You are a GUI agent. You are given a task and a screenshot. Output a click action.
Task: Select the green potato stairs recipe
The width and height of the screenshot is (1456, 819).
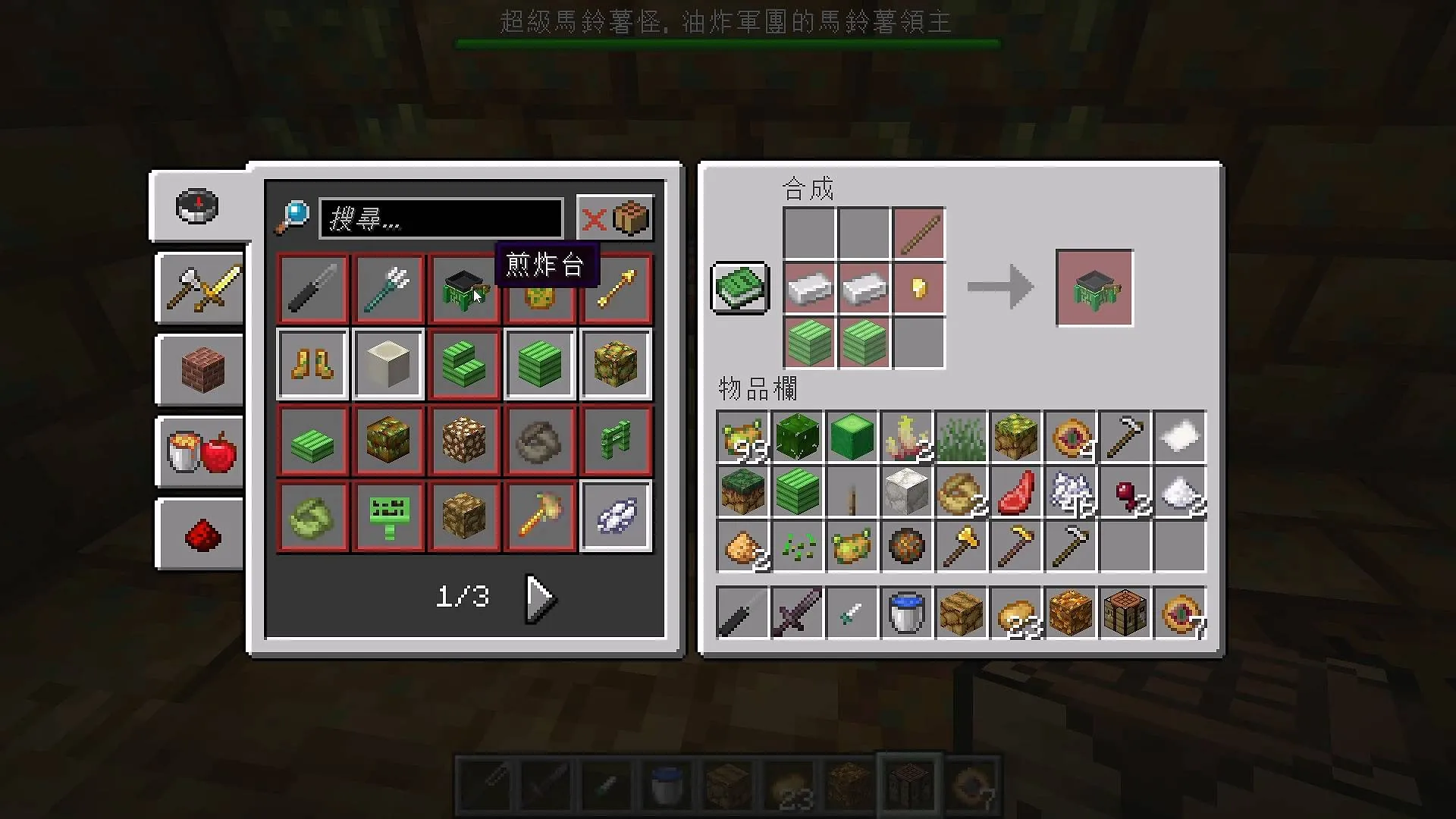tap(463, 364)
